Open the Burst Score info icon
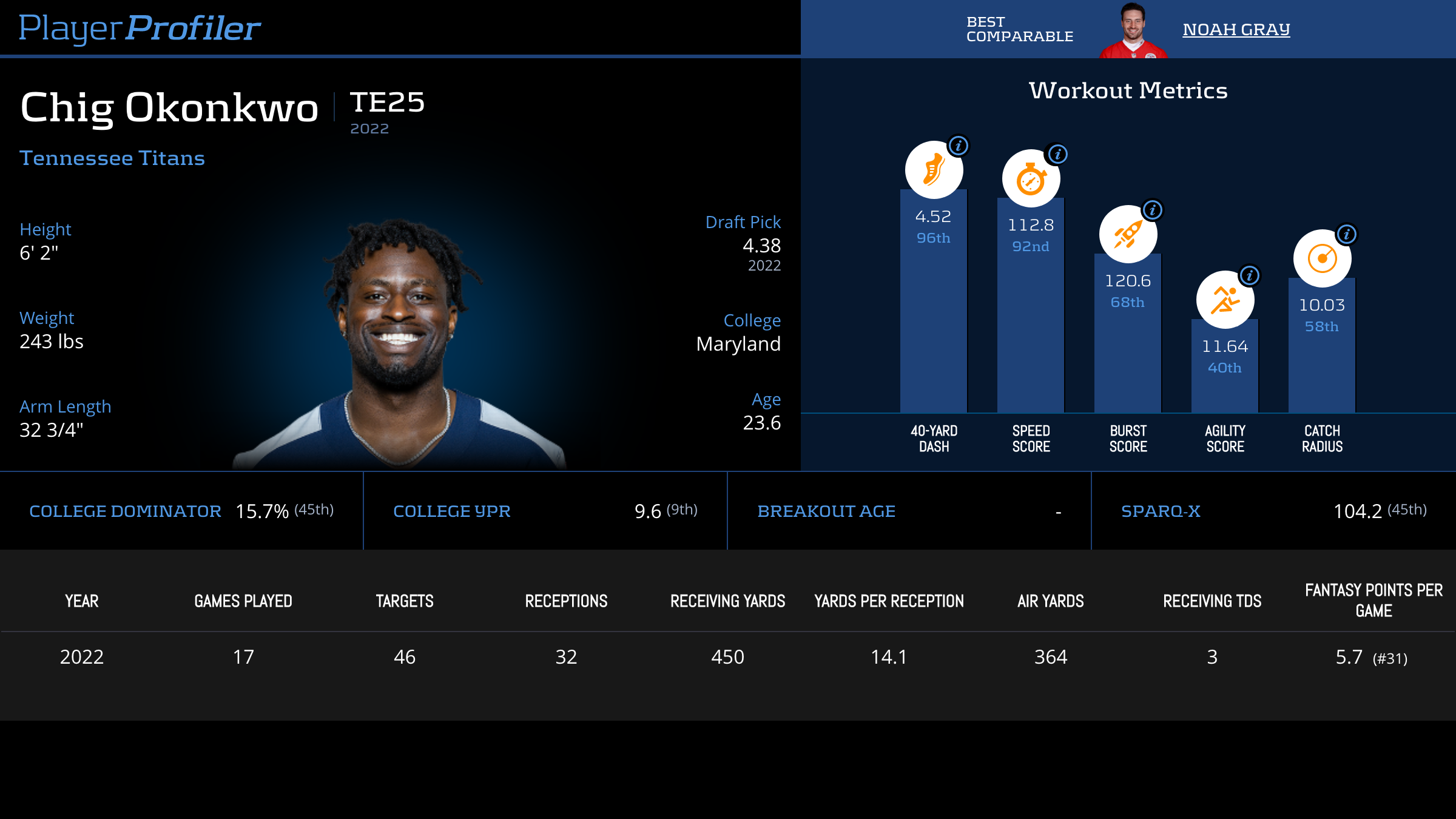 (1153, 210)
